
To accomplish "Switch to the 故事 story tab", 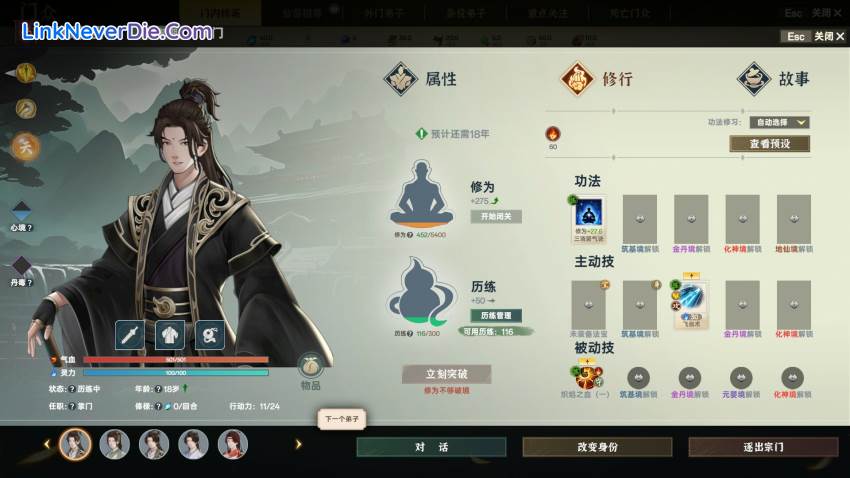I will click(774, 79).
